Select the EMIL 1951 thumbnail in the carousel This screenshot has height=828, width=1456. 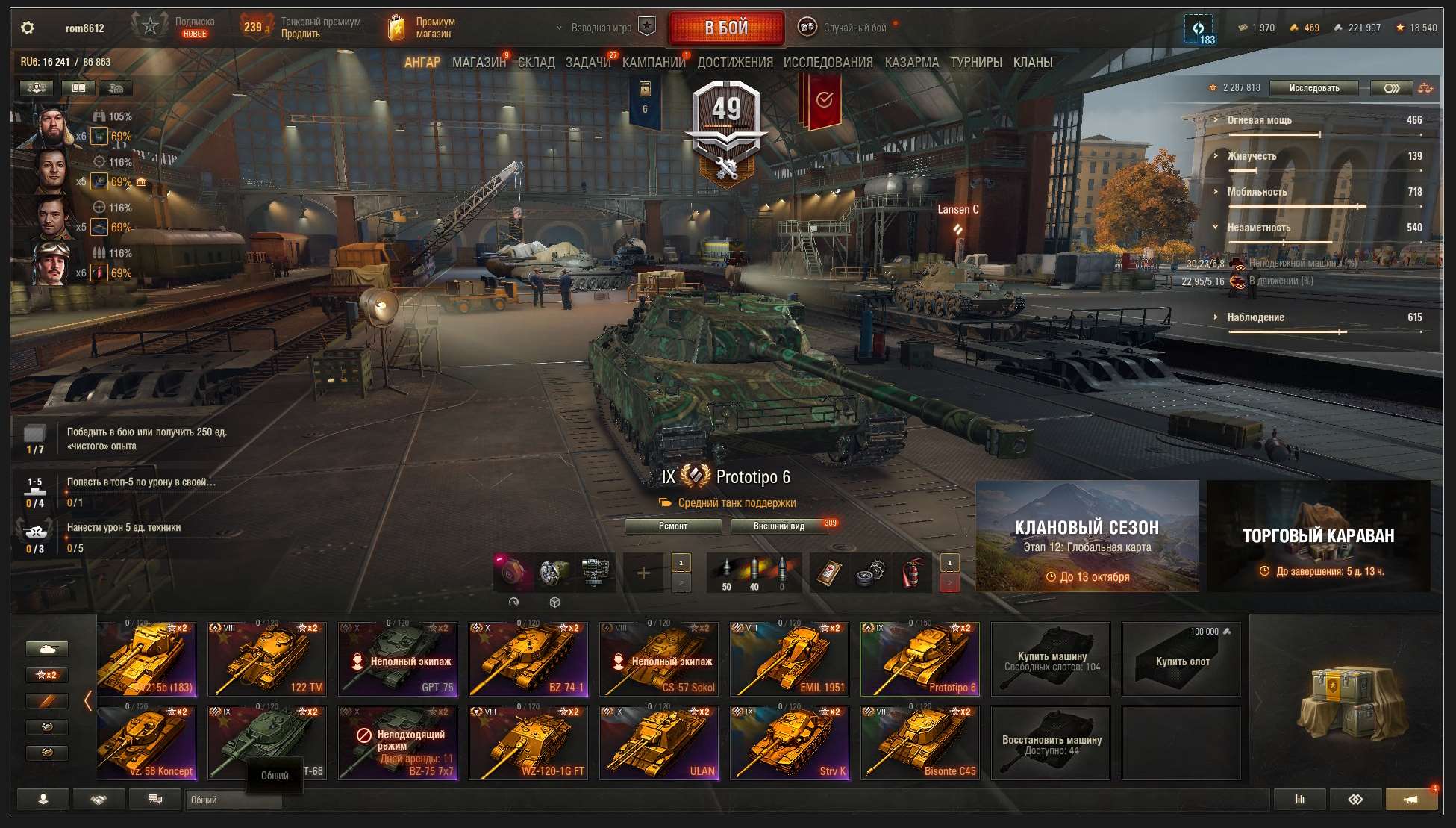click(789, 657)
